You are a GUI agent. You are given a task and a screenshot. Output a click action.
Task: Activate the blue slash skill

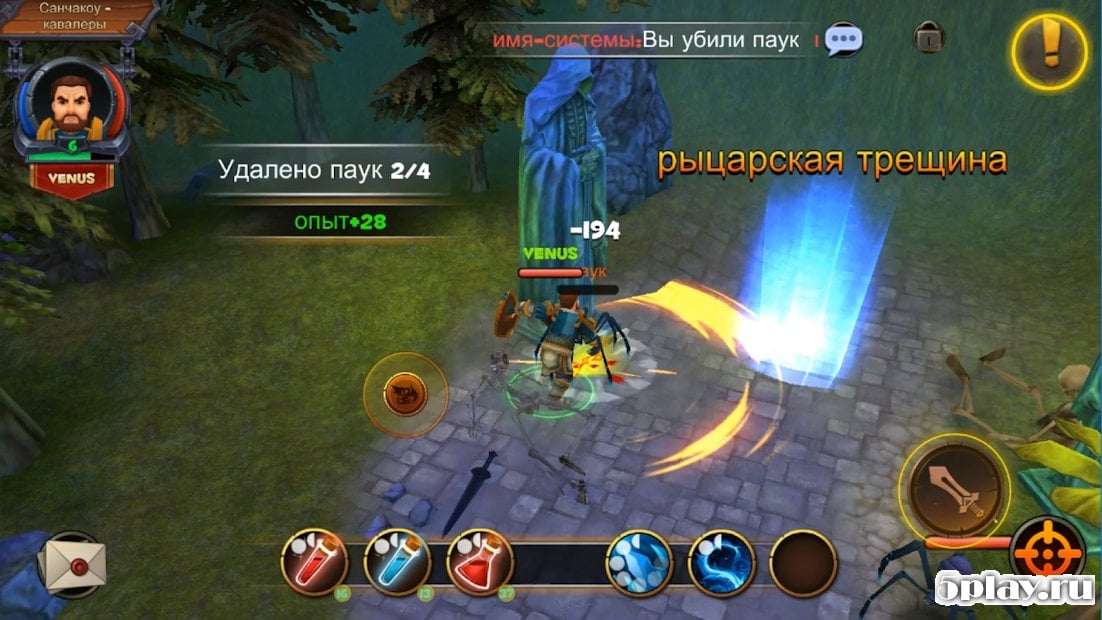point(638,563)
